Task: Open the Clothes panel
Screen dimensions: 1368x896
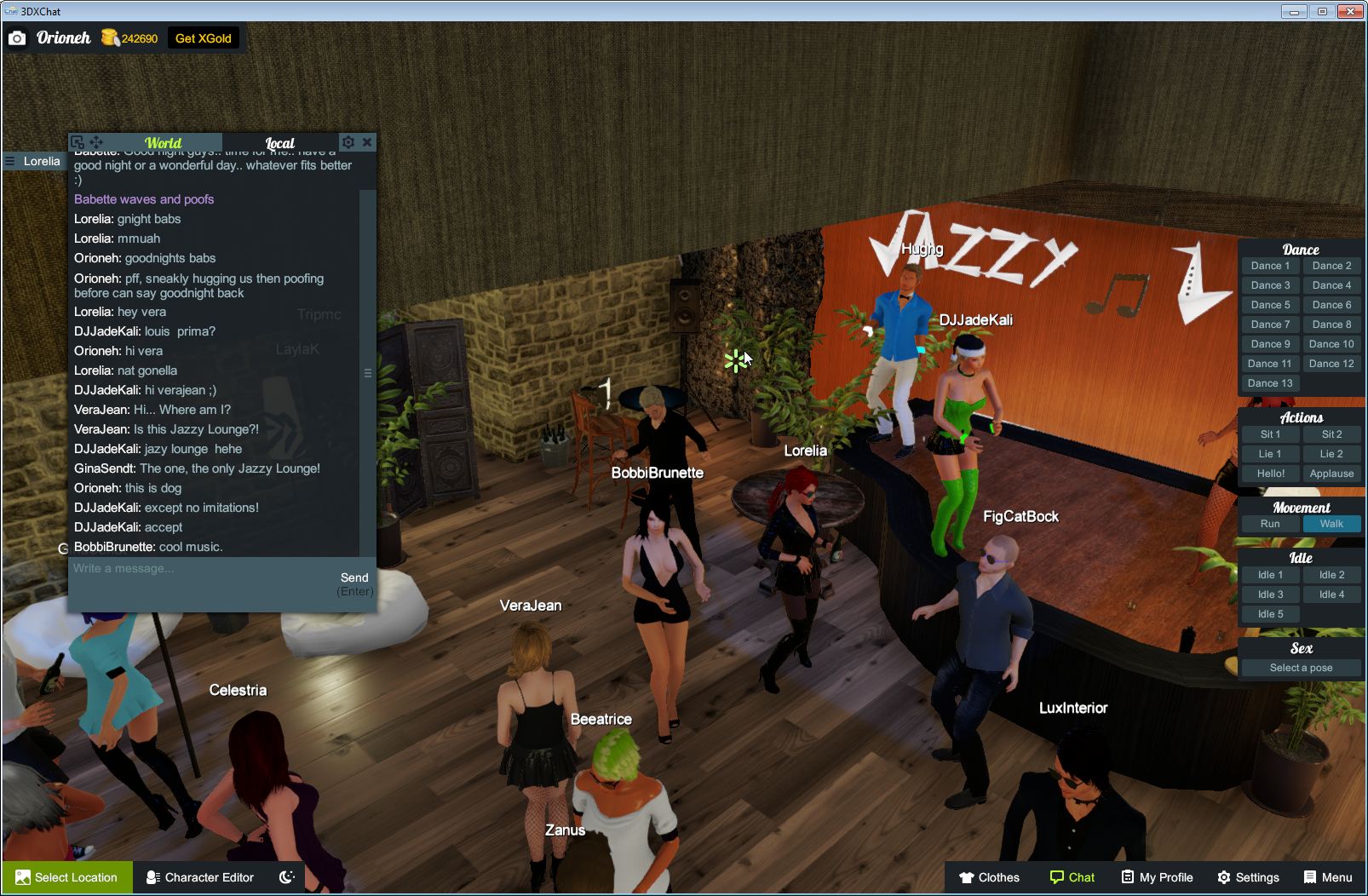Action: tap(991, 877)
